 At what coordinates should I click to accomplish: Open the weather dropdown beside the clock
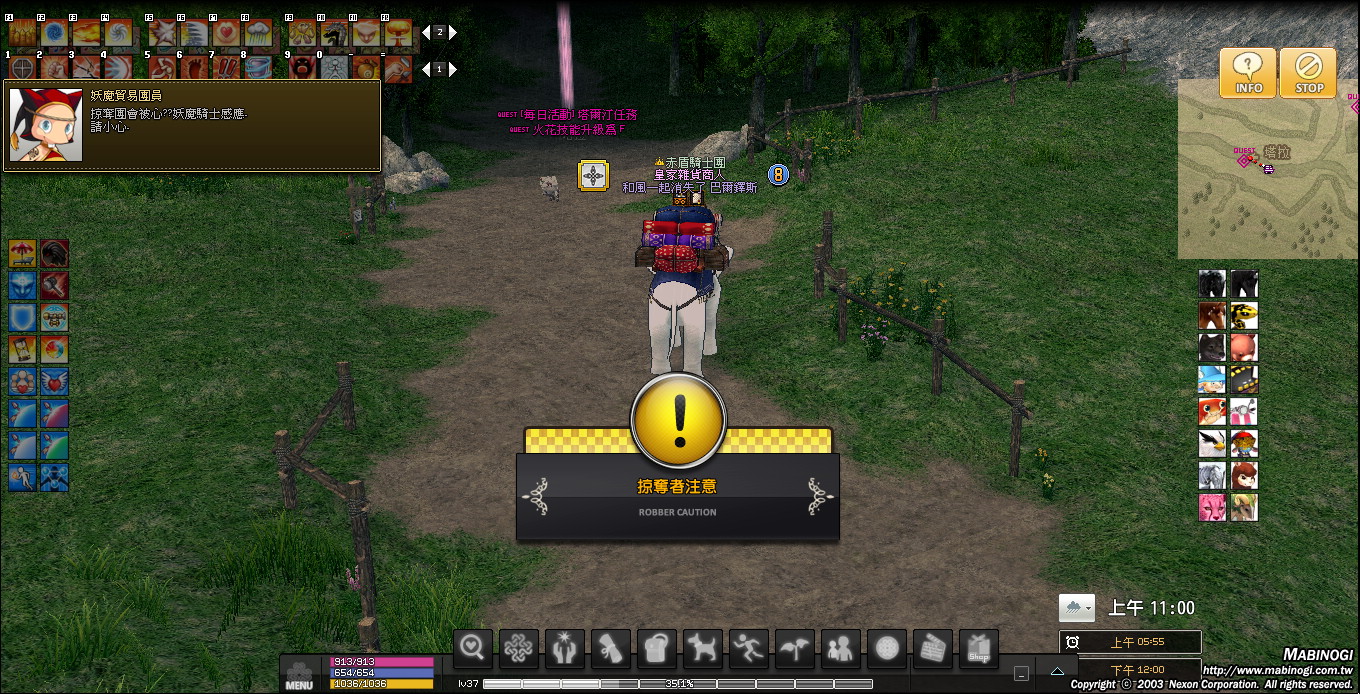point(1076,607)
